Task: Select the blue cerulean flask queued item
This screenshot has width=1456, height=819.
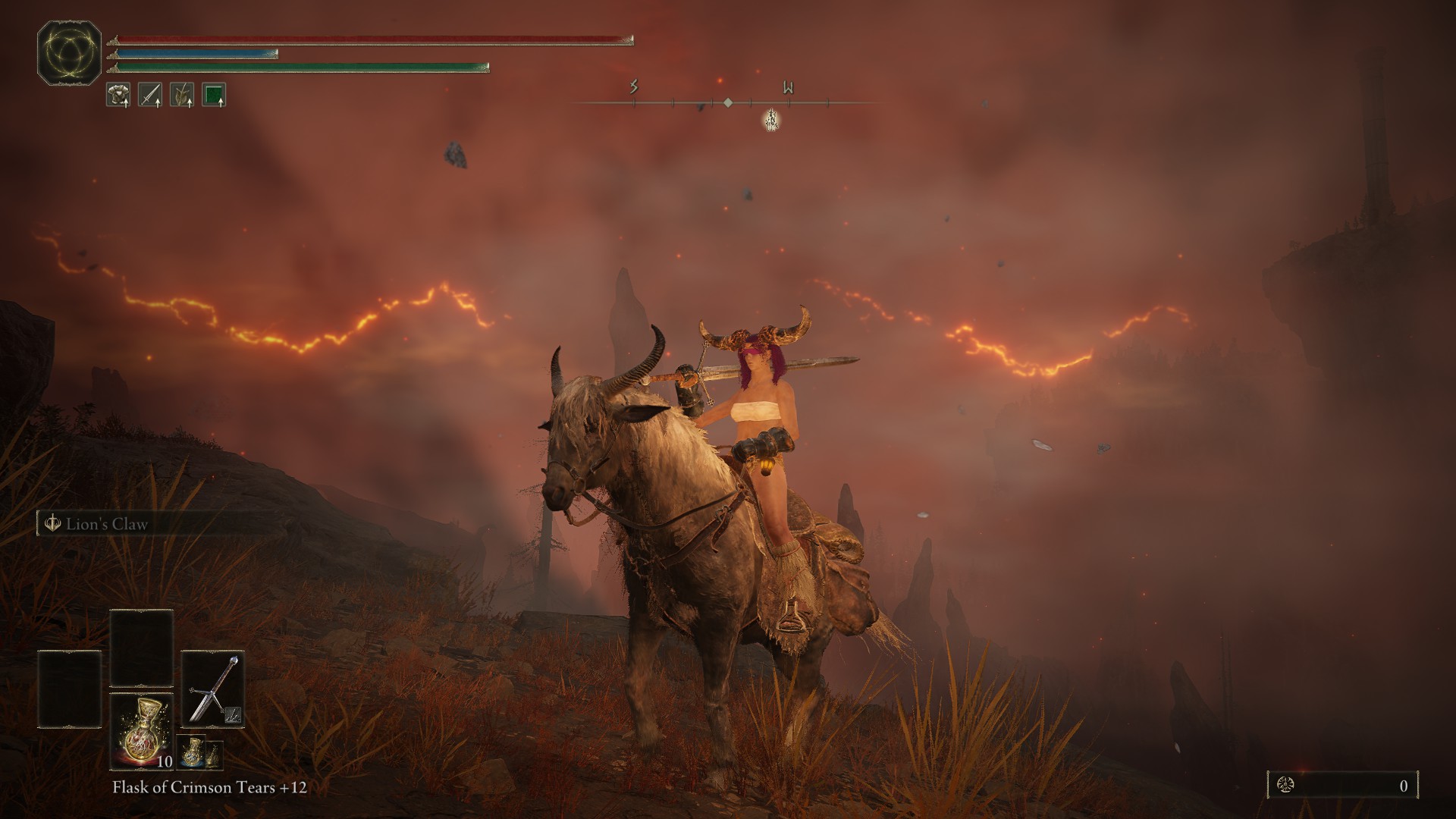Action: click(192, 751)
